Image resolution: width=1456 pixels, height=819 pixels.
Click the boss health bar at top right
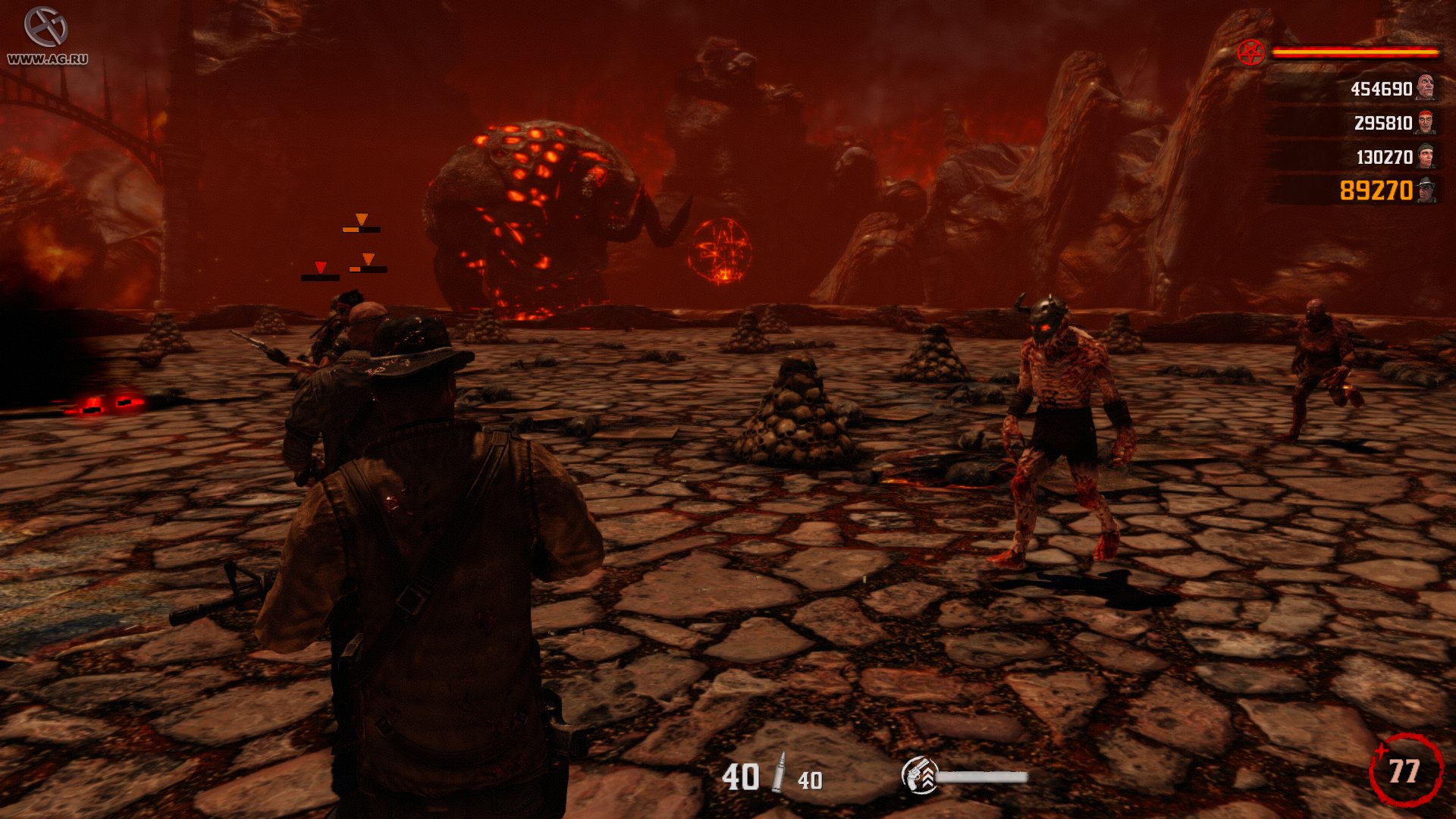[1357, 52]
